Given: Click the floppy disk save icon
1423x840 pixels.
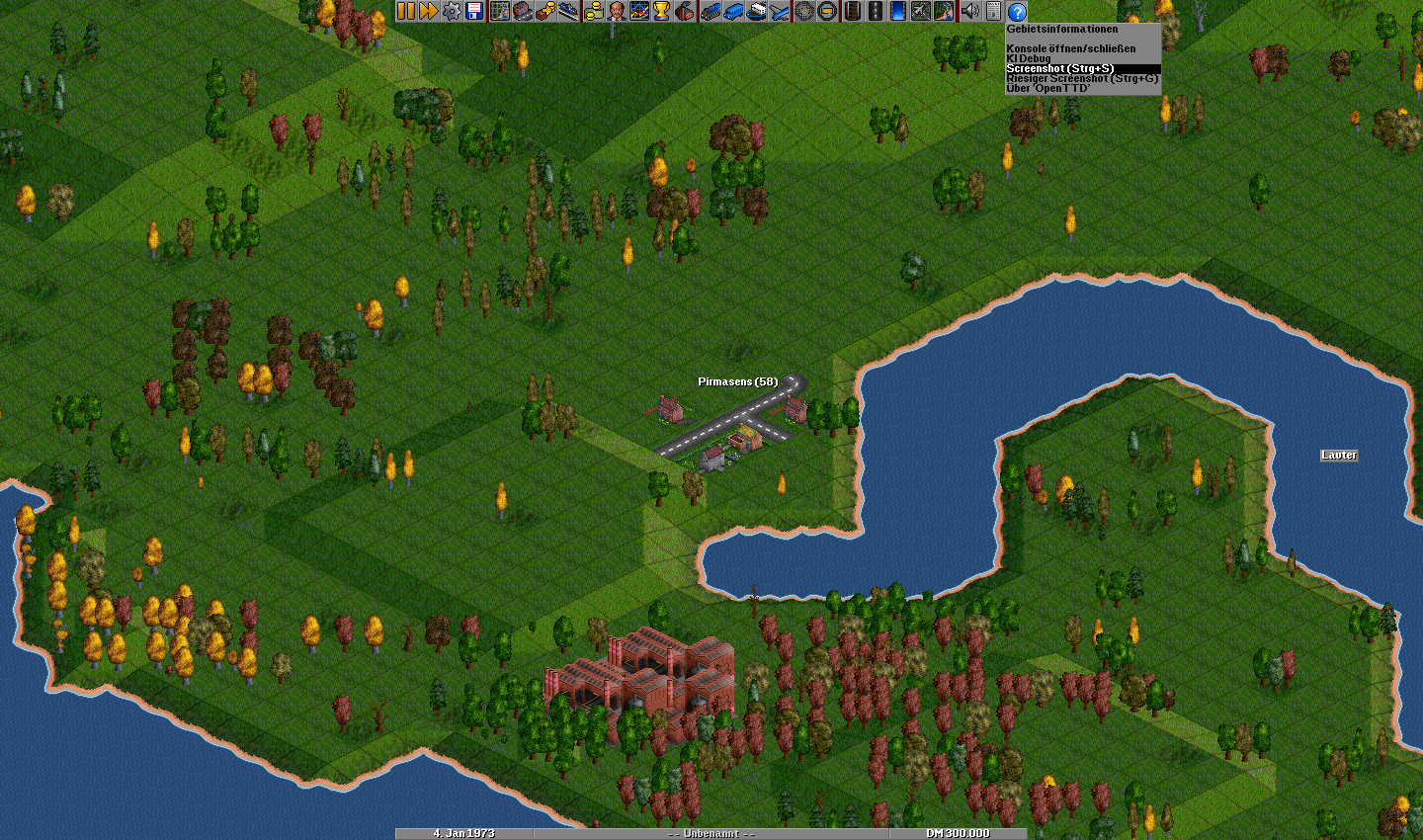Looking at the screenshot, I should pos(474,11).
